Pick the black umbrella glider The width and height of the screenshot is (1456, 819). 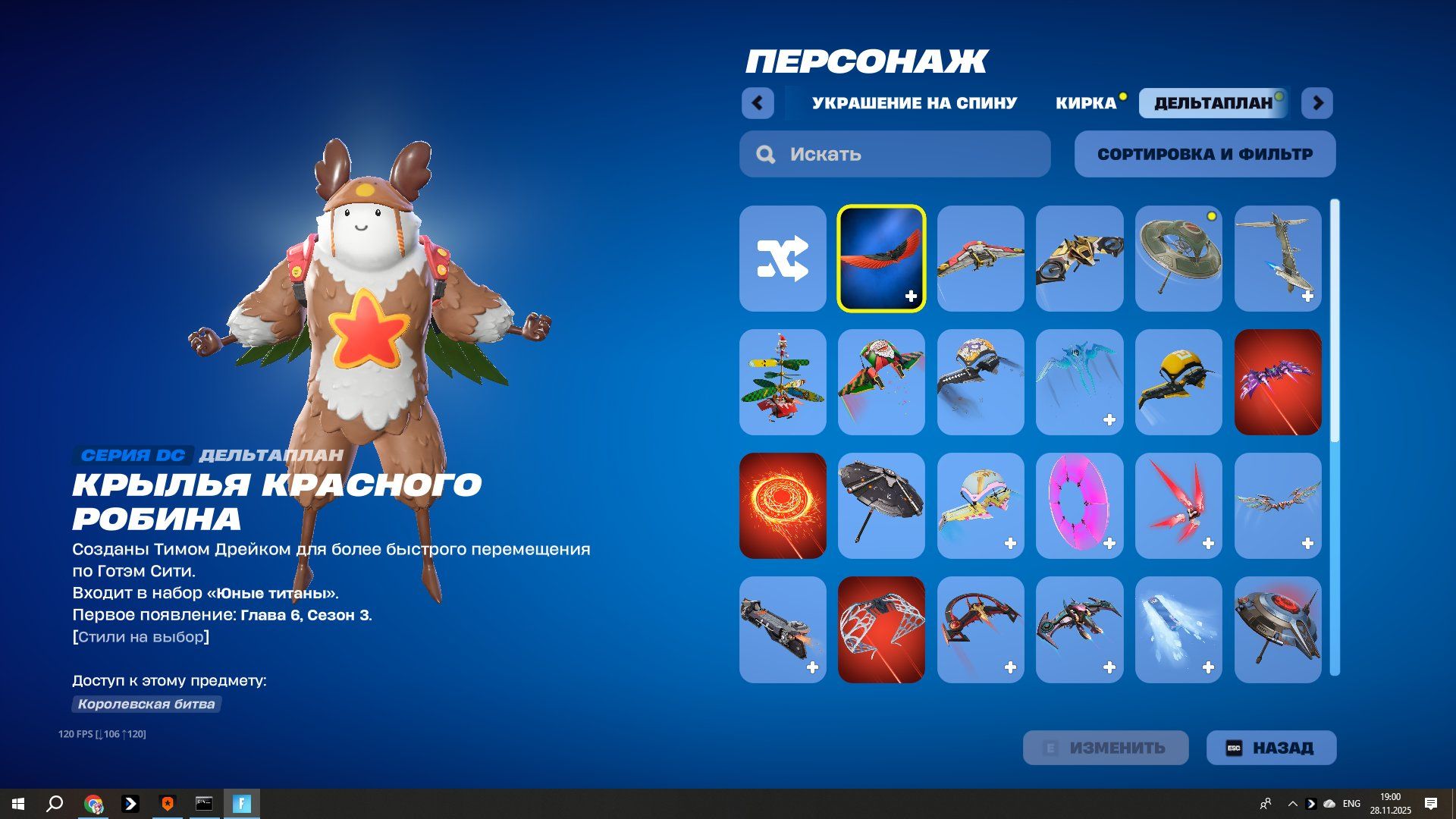(x=881, y=506)
